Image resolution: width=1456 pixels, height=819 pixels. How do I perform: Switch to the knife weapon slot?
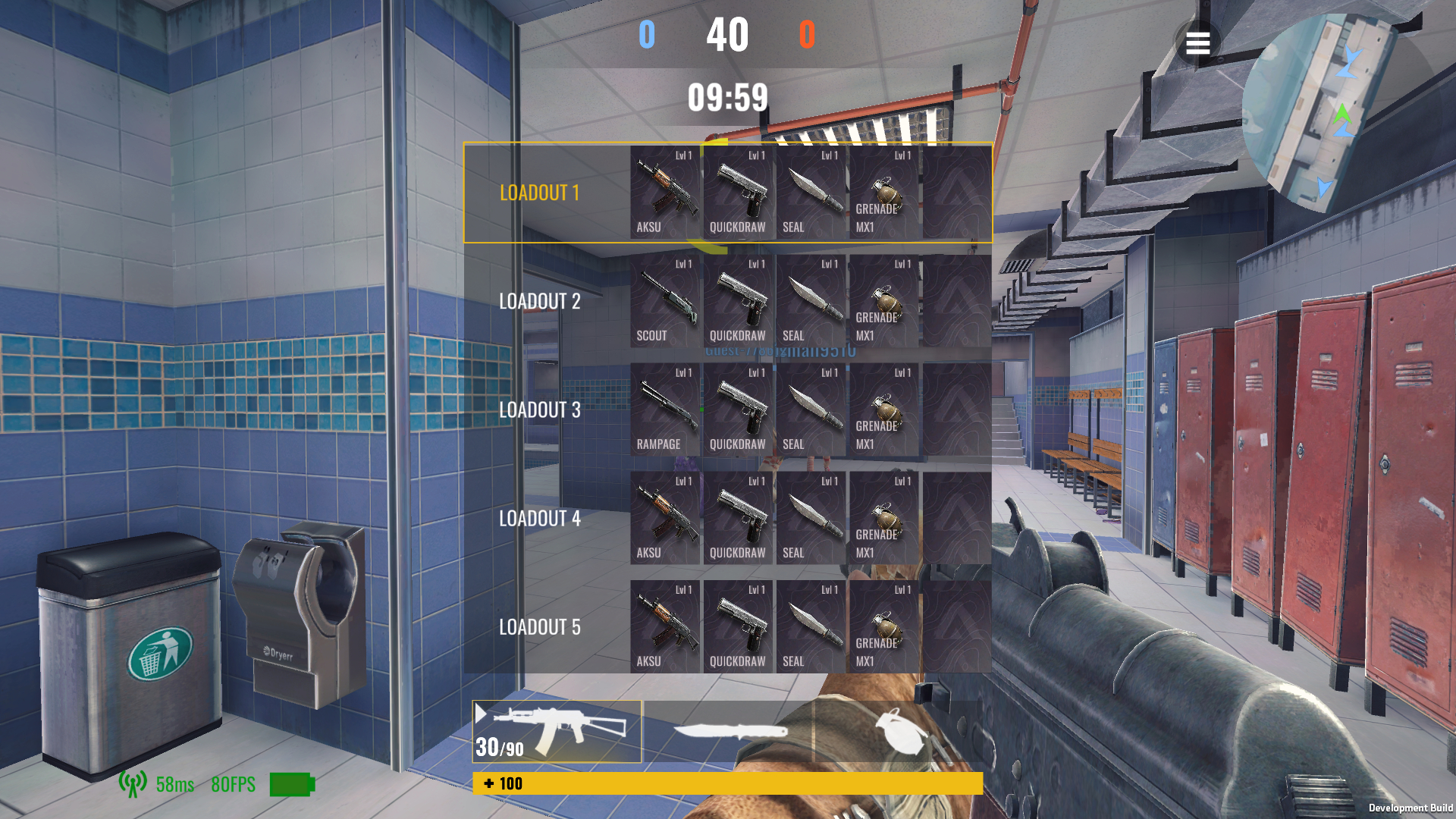(x=729, y=731)
